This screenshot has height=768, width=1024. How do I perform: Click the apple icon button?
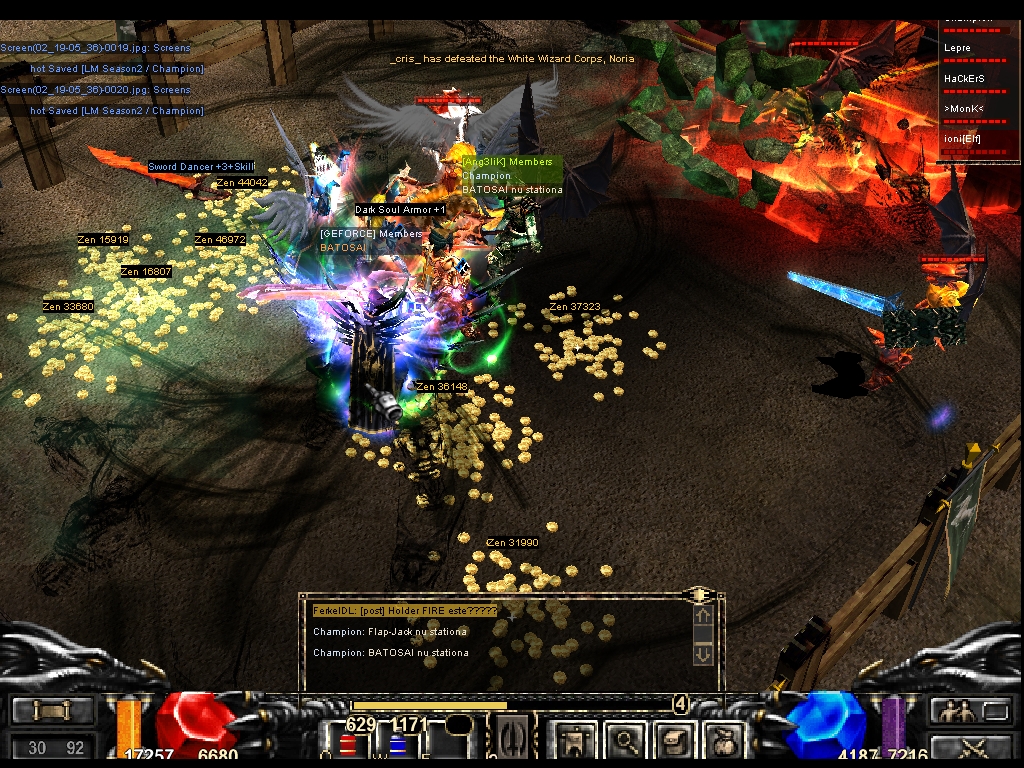tap(722, 741)
